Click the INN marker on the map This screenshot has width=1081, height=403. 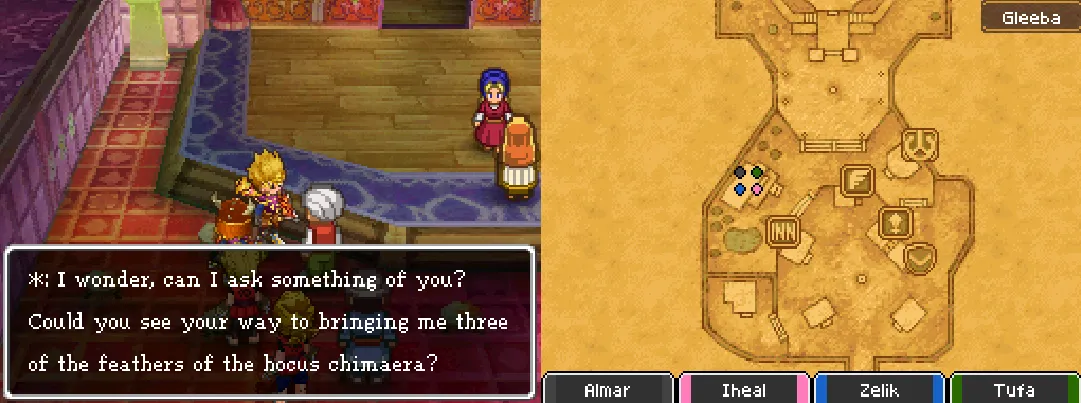[781, 232]
